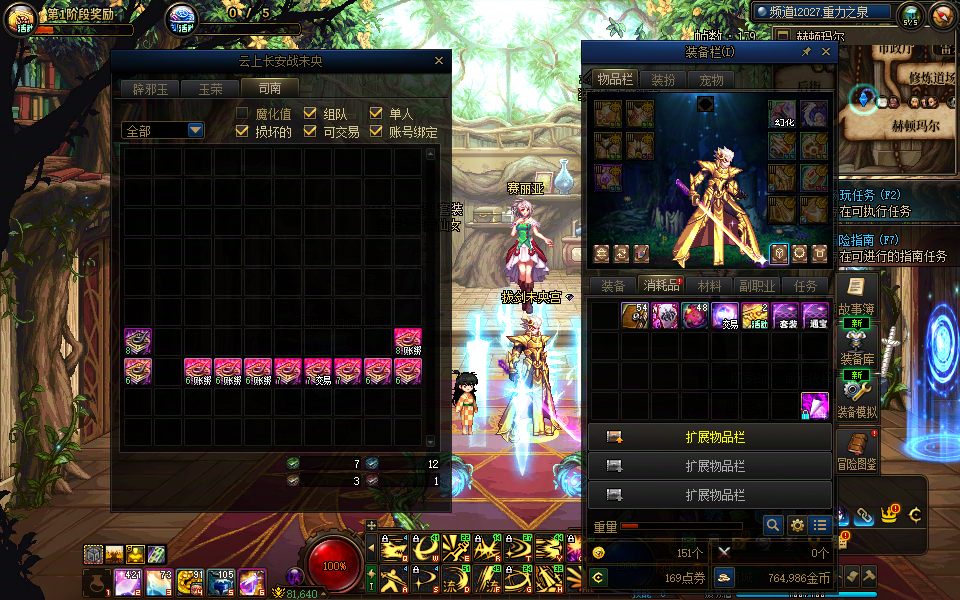Switch to the 装扮 tab
Screen dimensions: 960x600
click(662, 80)
